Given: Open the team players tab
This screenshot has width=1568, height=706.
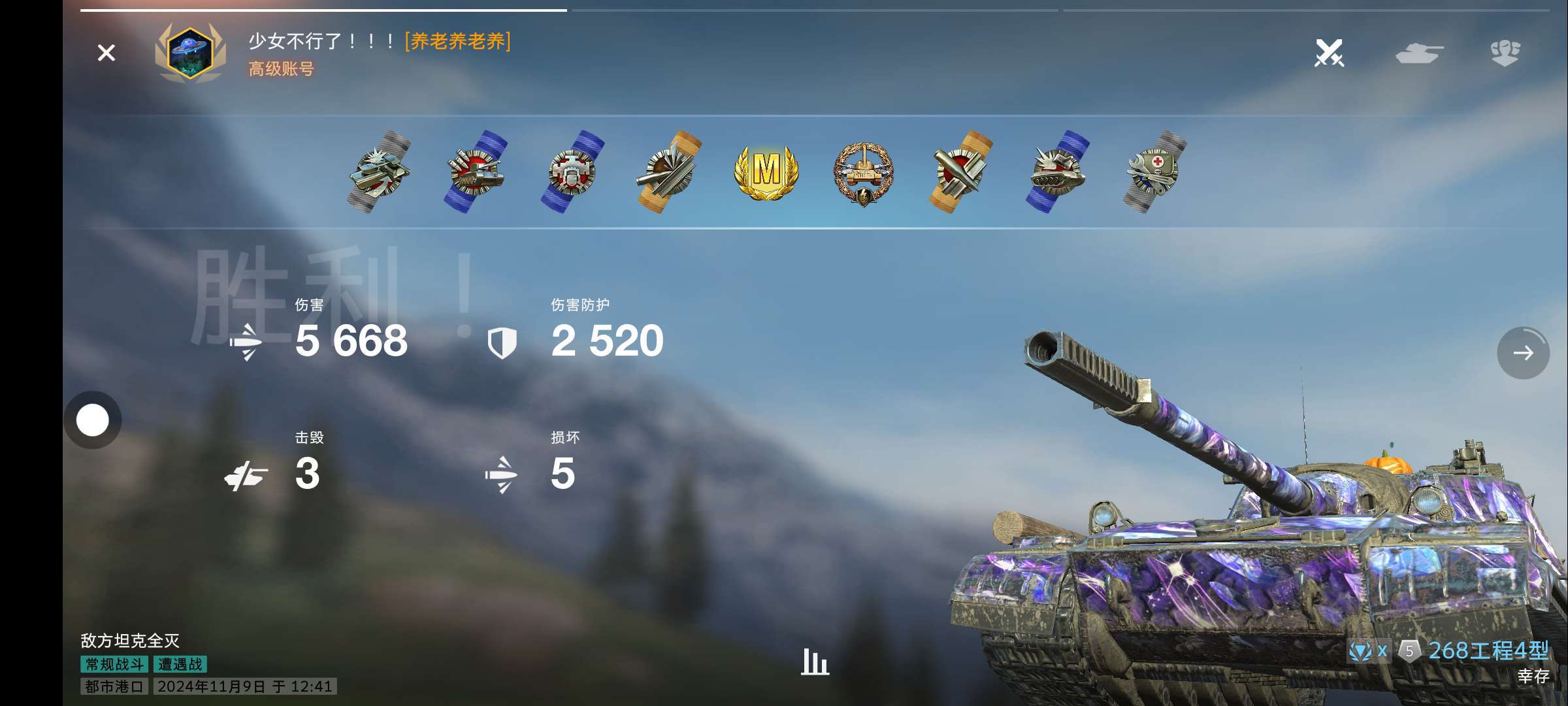Looking at the screenshot, I should point(1505,53).
